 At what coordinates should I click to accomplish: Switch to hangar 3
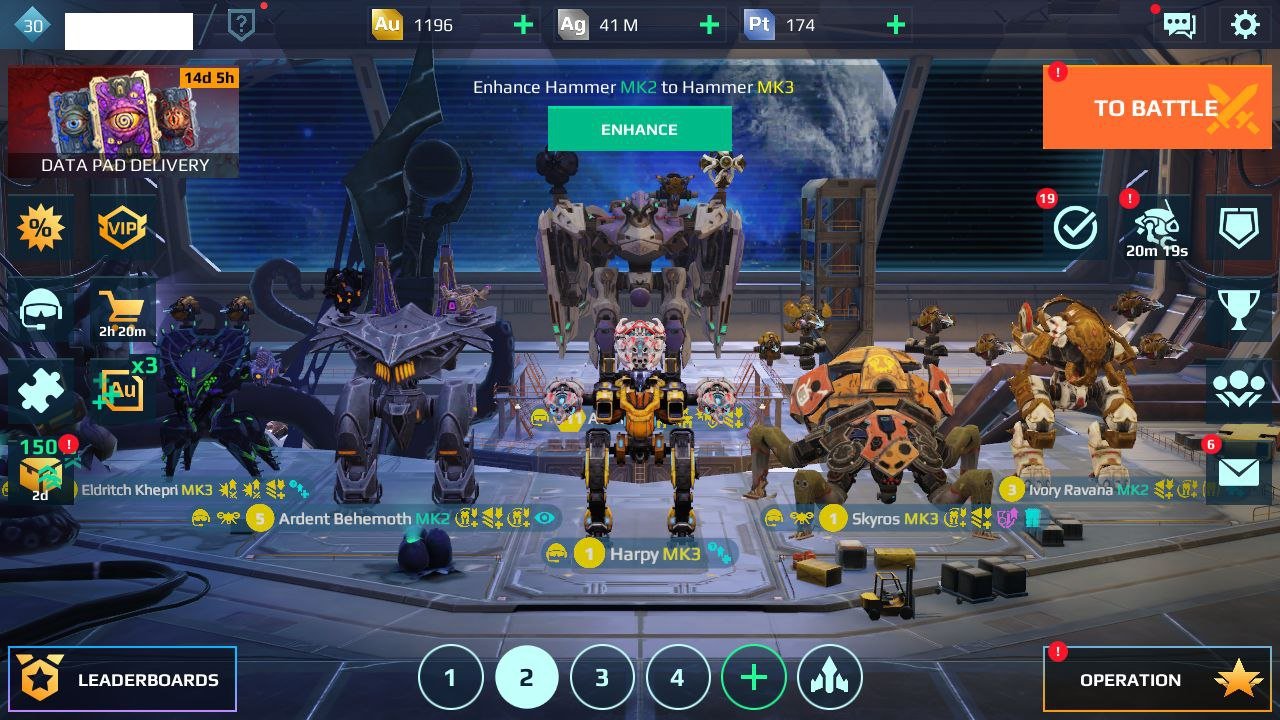coord(602,678)
